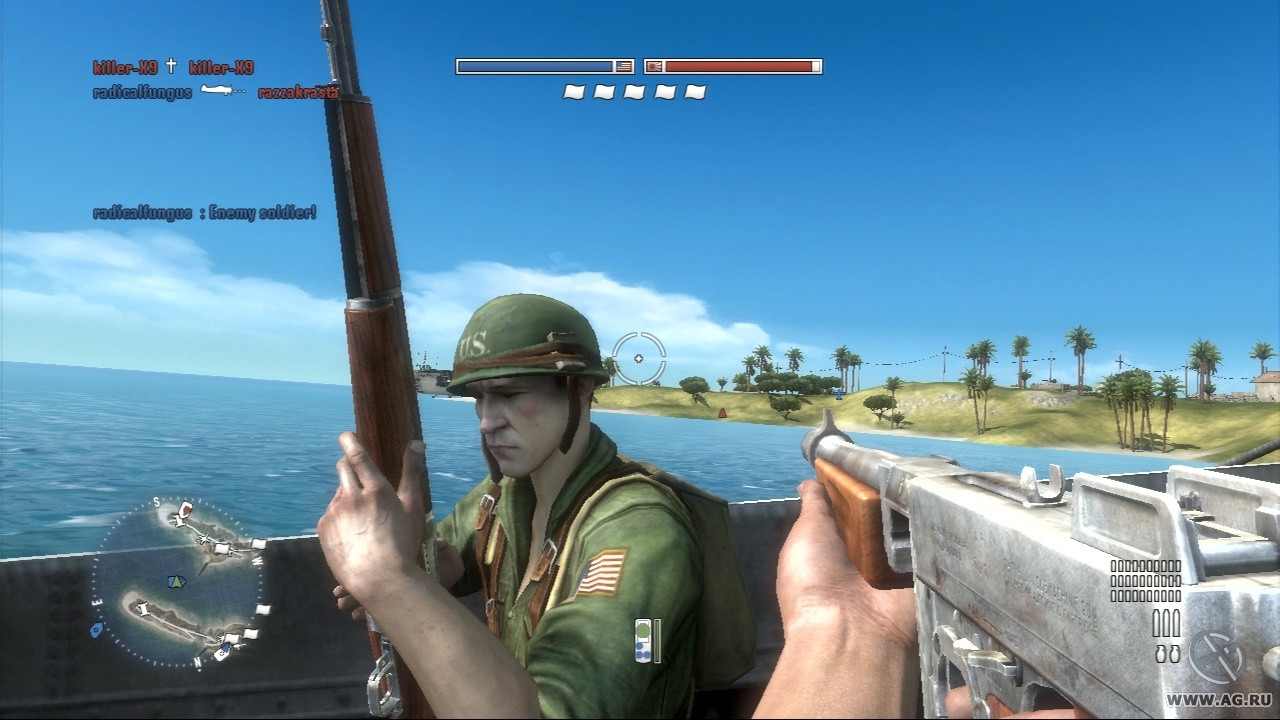Click the red-captured flag marker on the minimap
The height and width of the screenshot is (720, 1280).
[x=186, y=508]
